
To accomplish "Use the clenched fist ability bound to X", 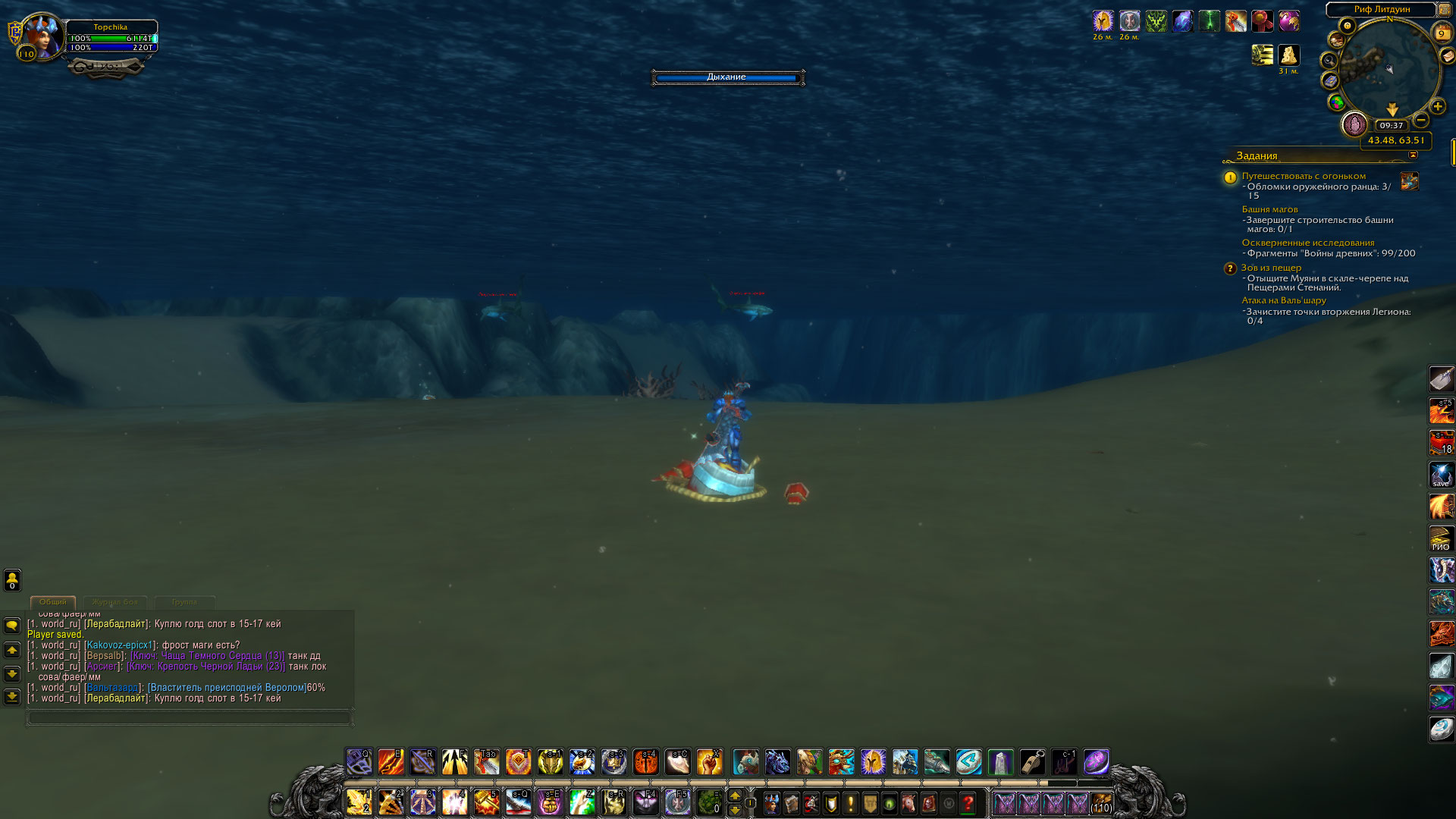I will click(x=709, y=762).
